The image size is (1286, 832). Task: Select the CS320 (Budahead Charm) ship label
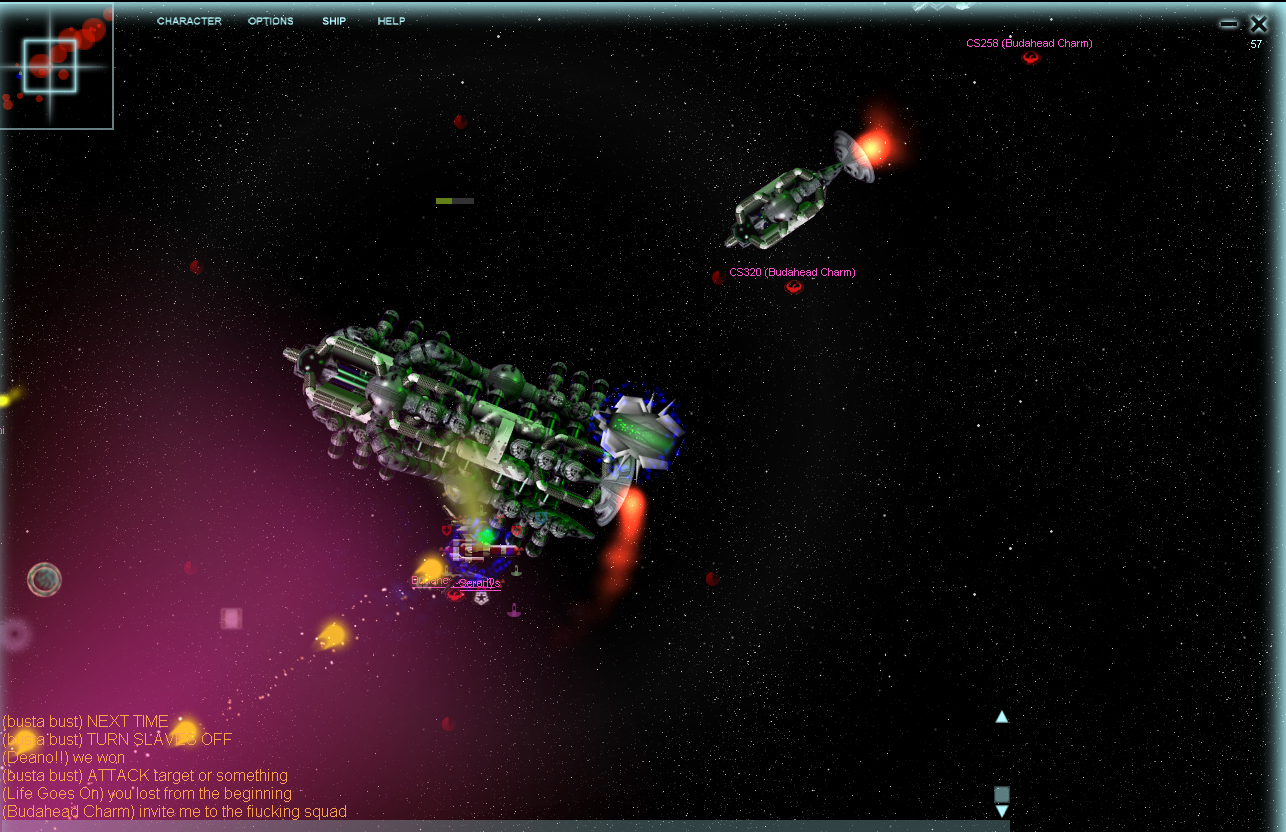(792, 272)
